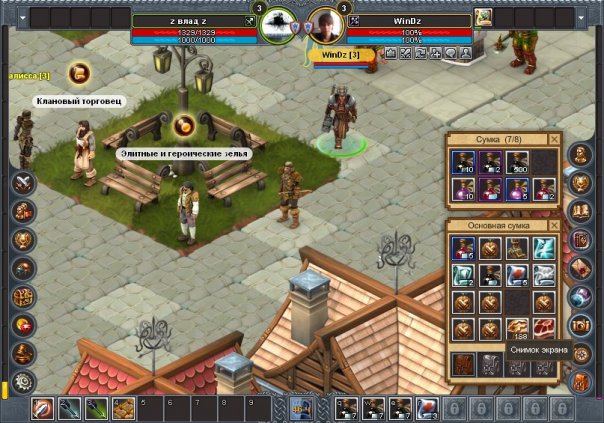Close the Сумка (7/8) bag window

point(555,139)
